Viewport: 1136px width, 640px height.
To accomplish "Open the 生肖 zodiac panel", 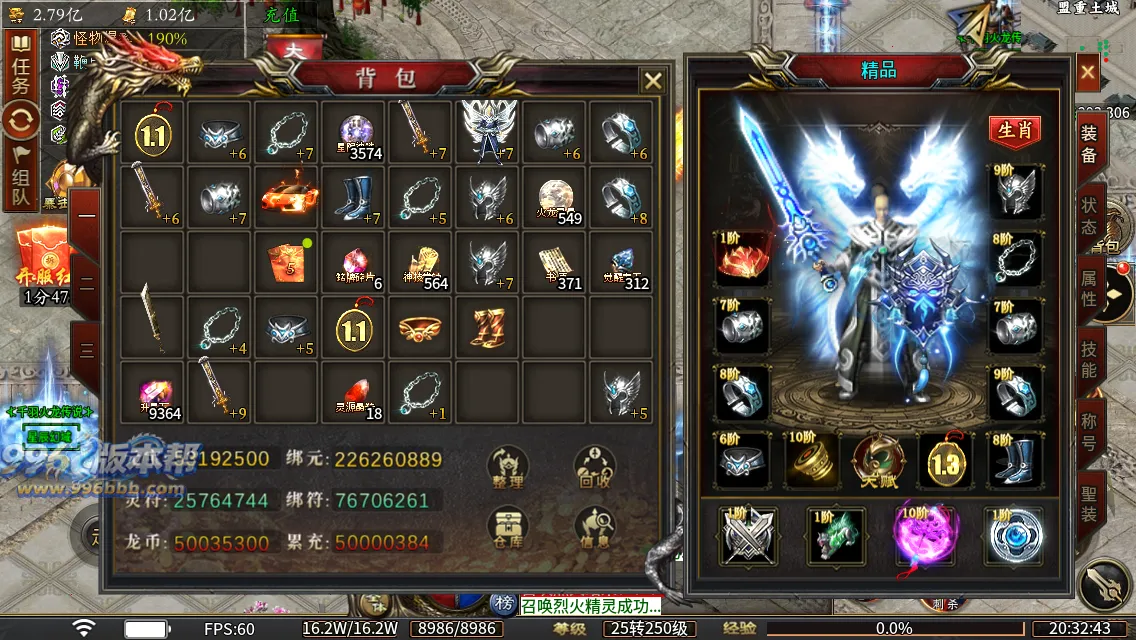I will (1014, 131).
